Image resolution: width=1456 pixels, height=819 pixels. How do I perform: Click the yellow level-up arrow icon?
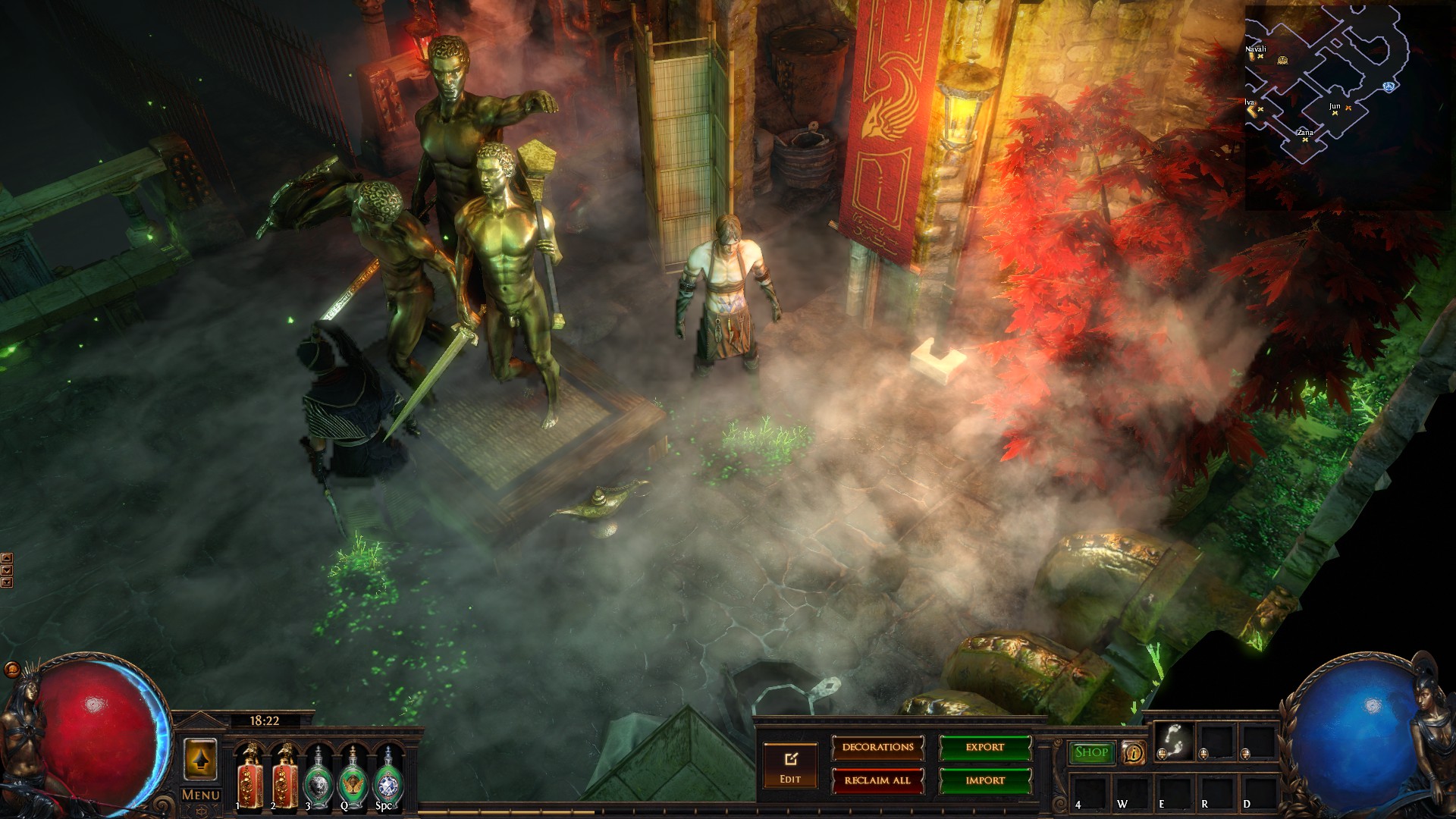click(200, 759)
